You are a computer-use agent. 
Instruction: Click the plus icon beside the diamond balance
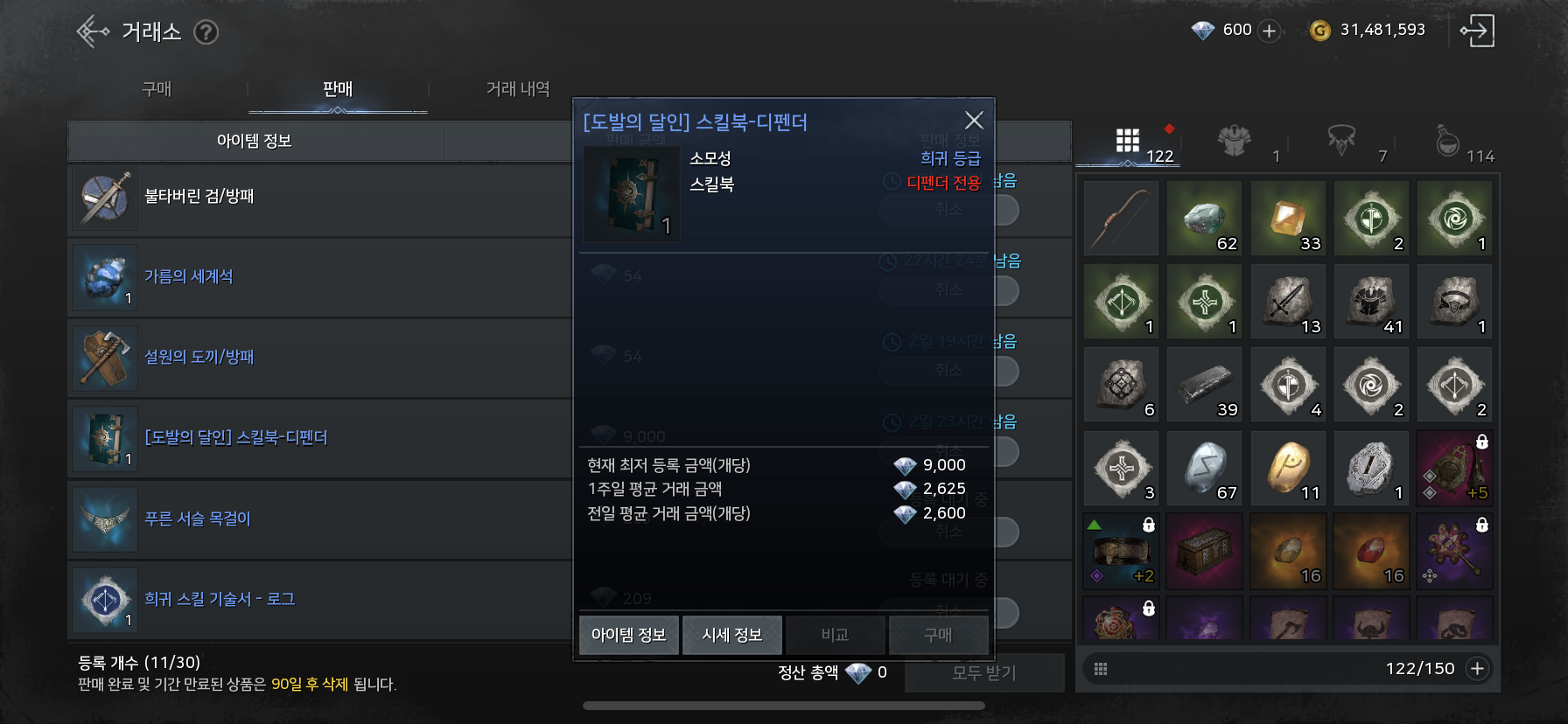click(x=1268, y=29)
